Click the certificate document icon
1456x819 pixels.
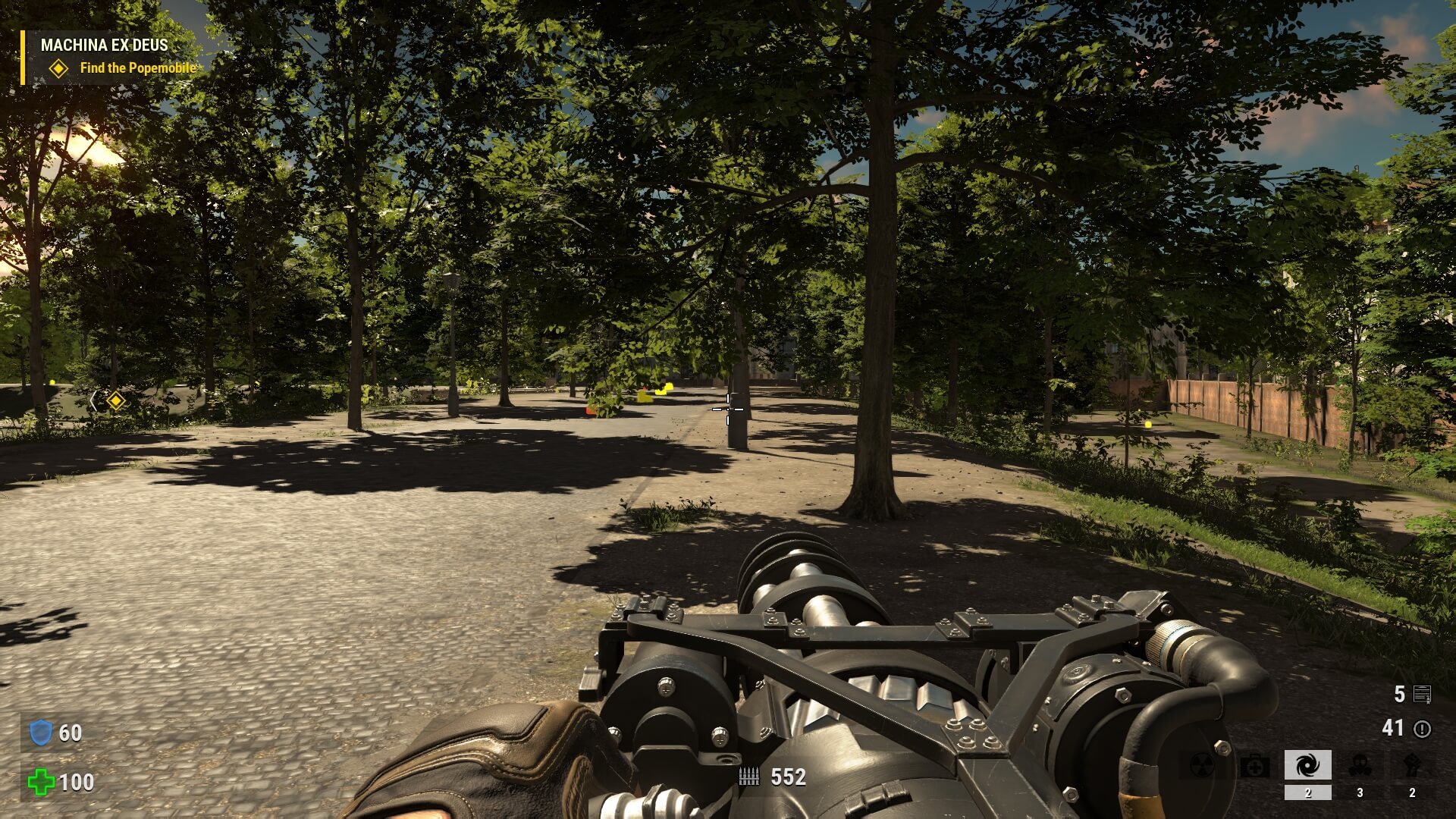pos(1423,694)
